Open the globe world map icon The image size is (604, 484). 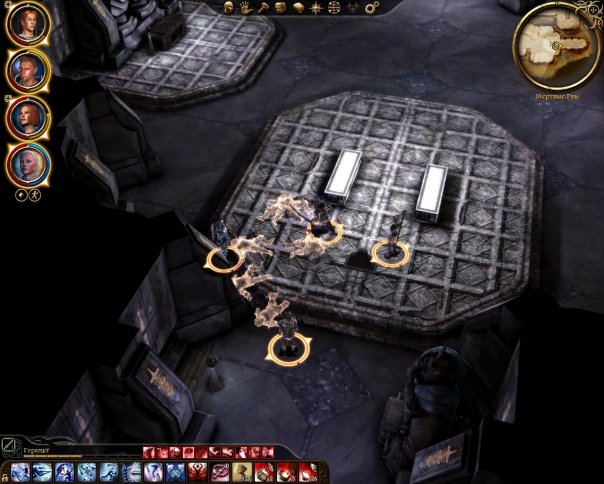[x=333, y=8]
